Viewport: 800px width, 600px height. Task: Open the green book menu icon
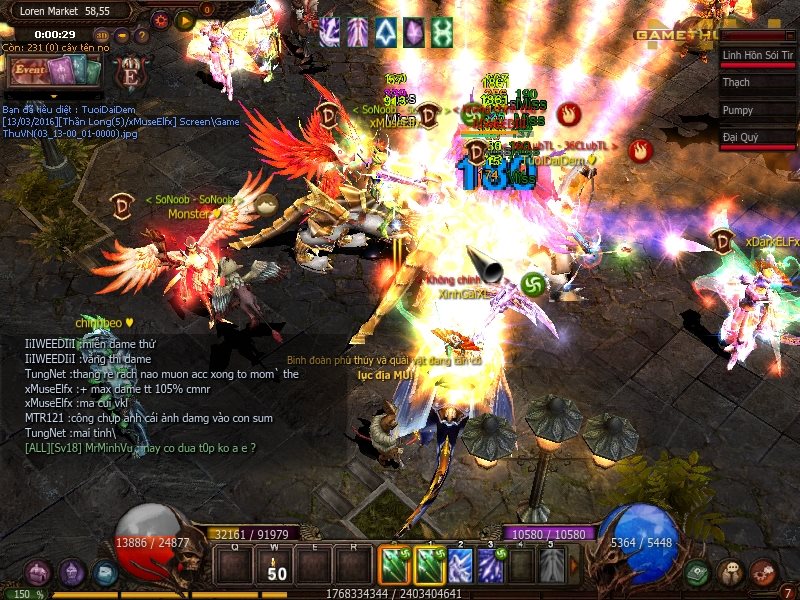click(698, 573)
